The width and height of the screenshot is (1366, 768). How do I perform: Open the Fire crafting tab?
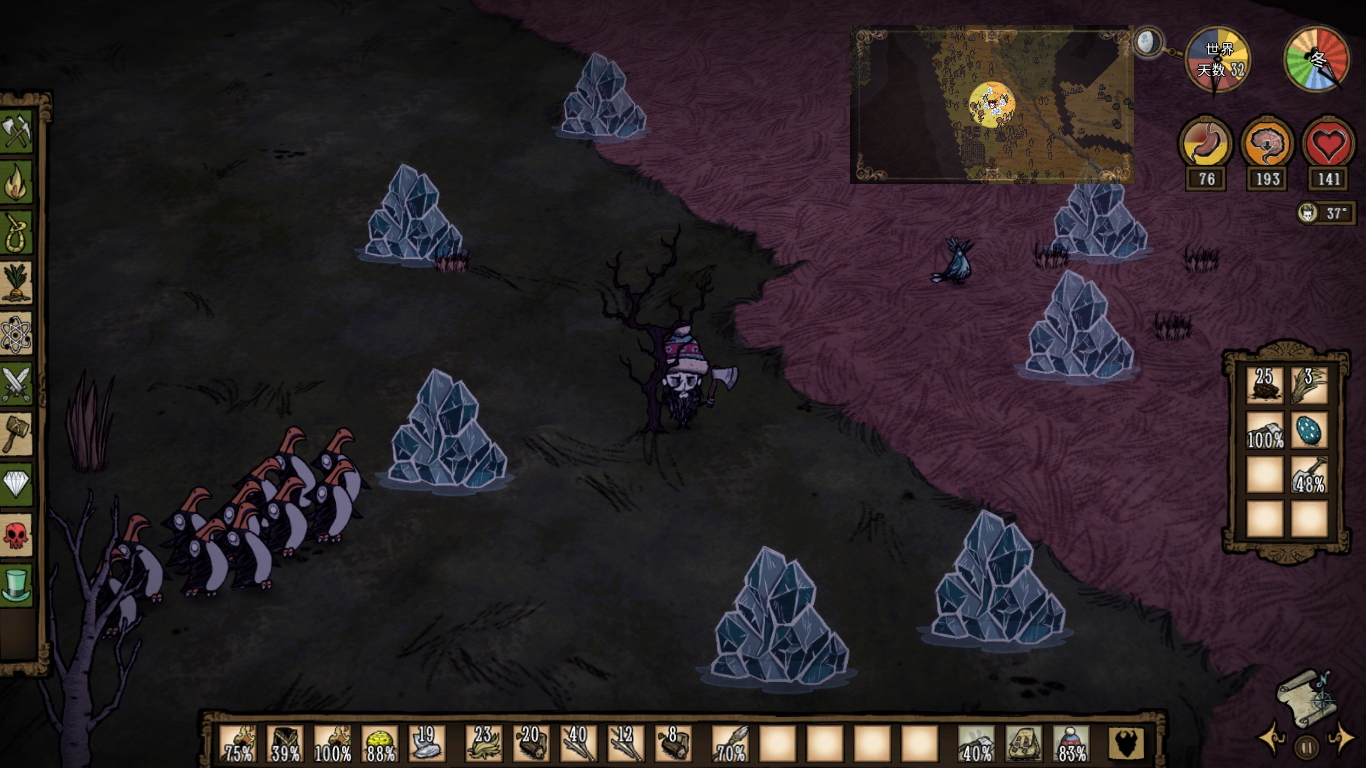(17, 182)
